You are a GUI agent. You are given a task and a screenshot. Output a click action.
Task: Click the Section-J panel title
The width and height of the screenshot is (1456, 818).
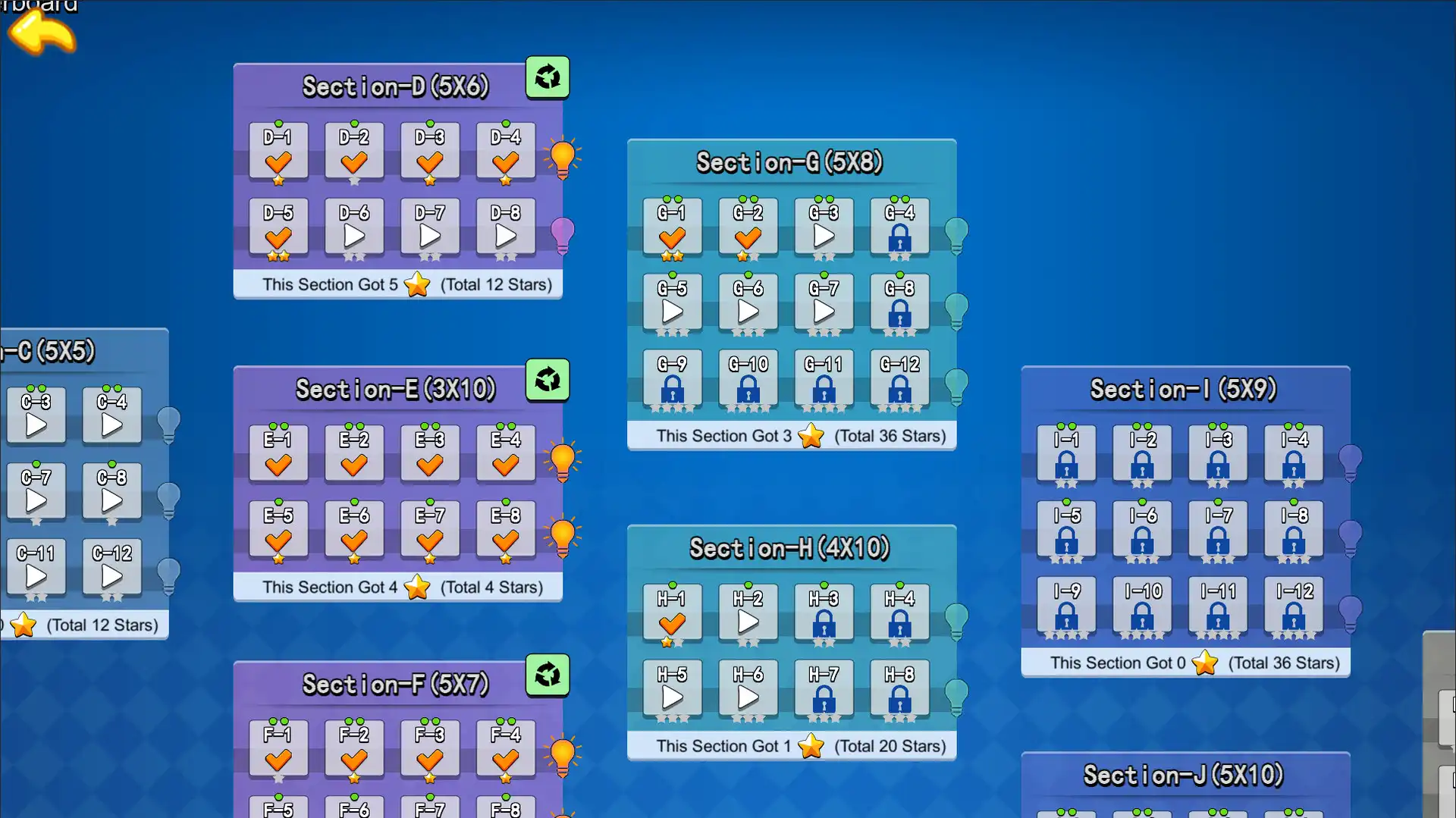(1185, 775)
